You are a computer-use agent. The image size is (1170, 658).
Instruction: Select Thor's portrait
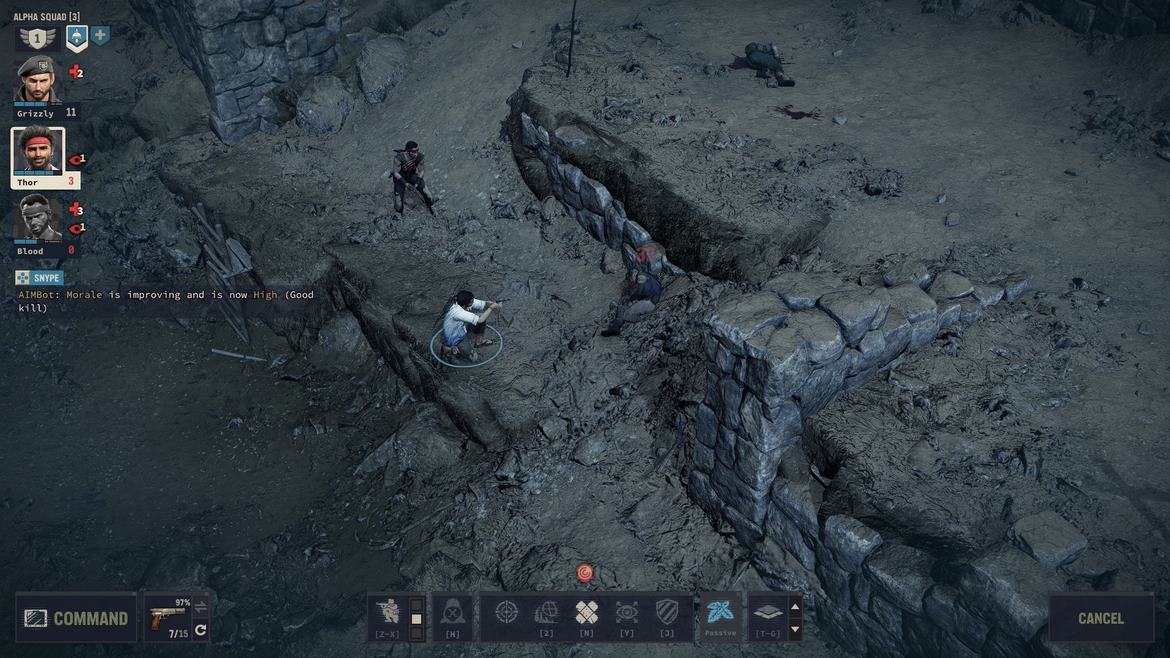tap(38, 152)
